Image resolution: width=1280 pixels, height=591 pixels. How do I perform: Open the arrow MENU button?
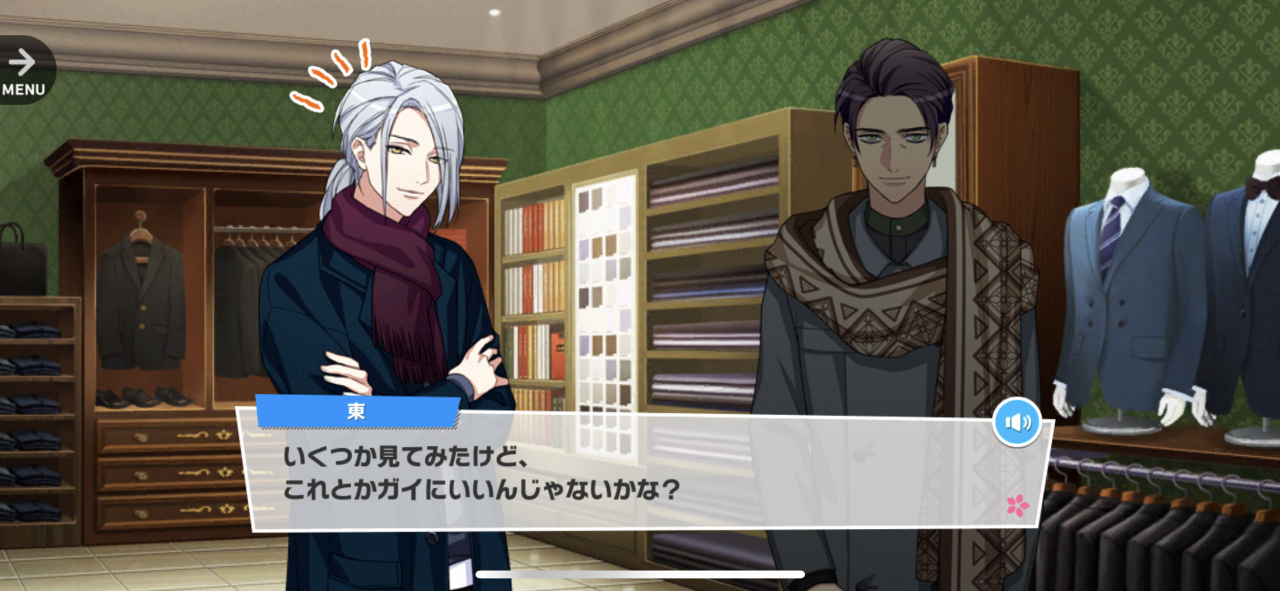pos(23,70)
